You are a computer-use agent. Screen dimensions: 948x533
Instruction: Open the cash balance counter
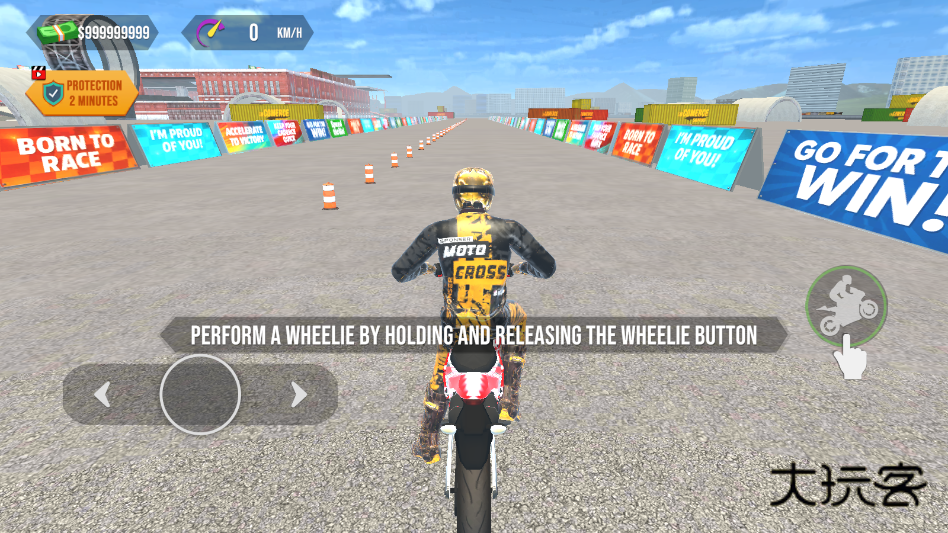tap(93, 33)
